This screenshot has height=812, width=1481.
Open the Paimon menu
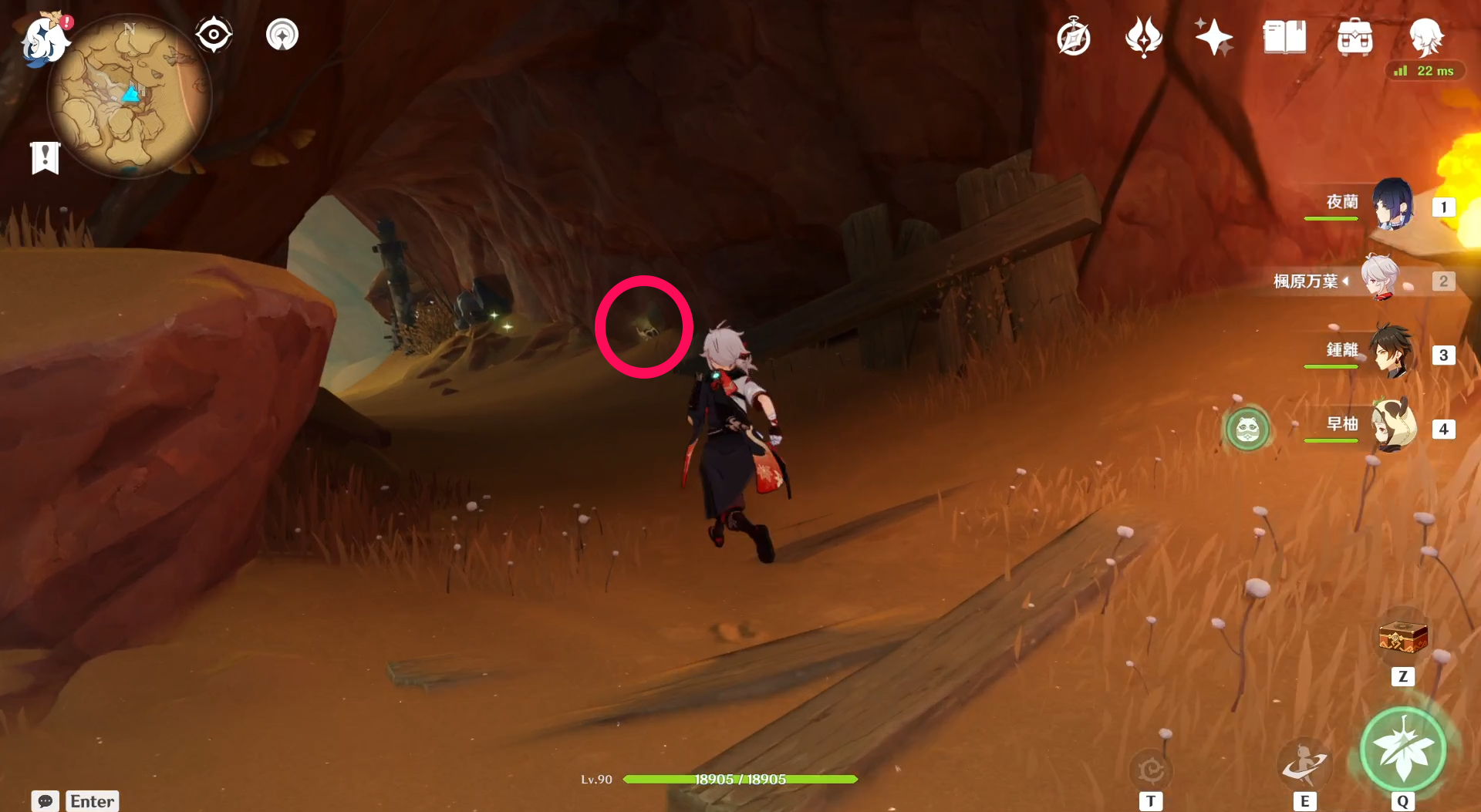44,40
